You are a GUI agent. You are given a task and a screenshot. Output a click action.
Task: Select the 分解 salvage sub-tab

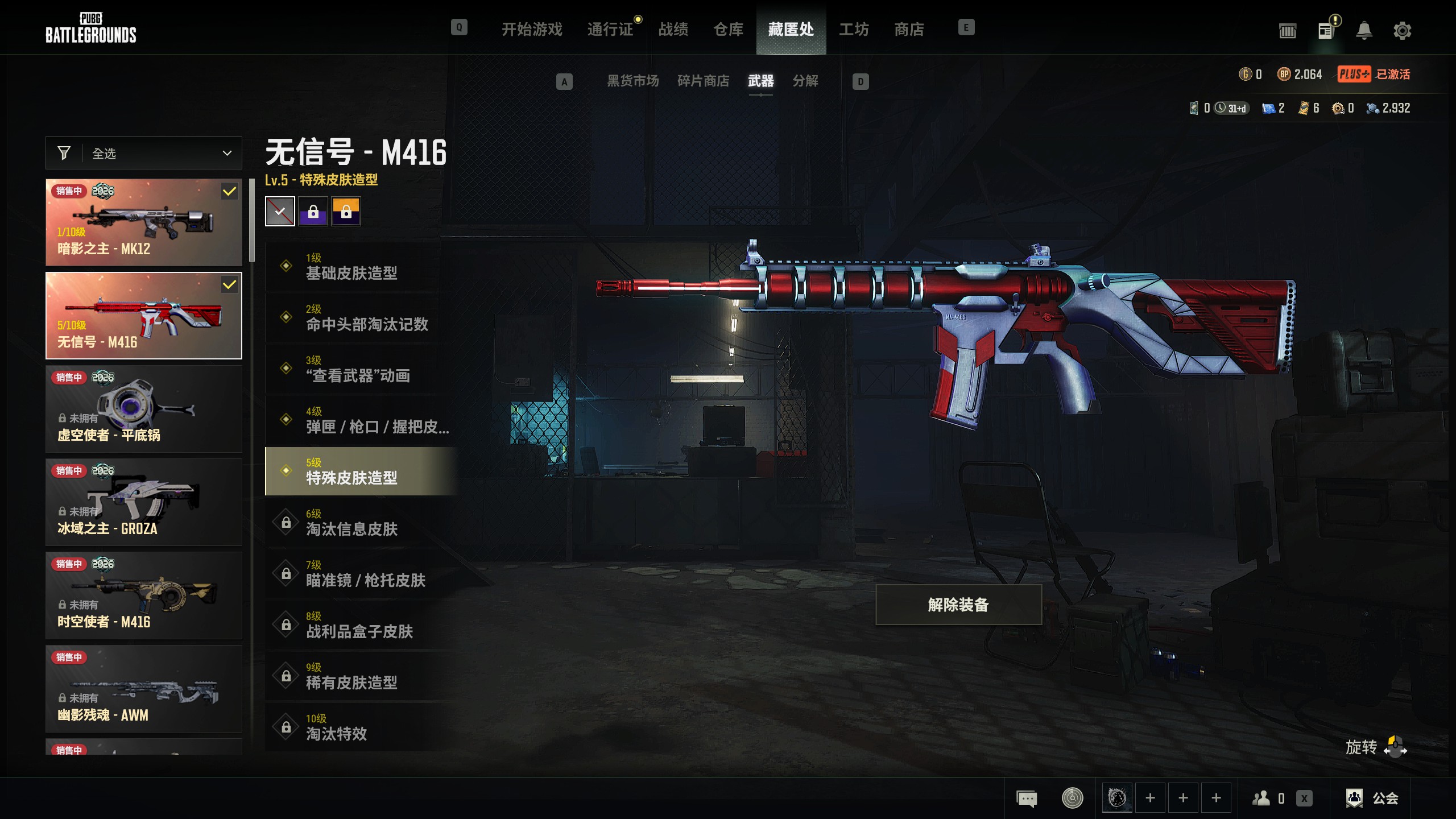pyautogui.click(x=805, y=81)
